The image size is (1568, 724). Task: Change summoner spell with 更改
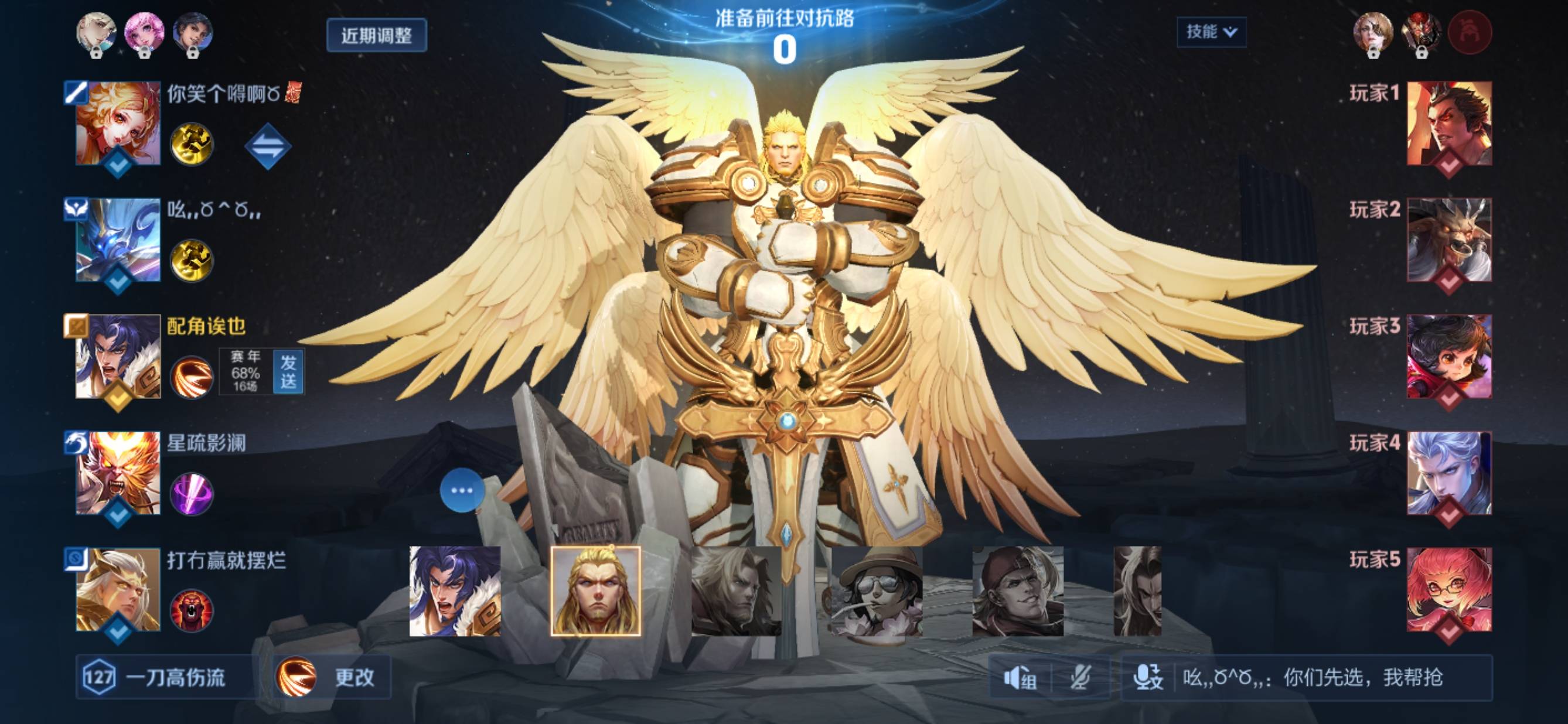(x=333, y=677)
